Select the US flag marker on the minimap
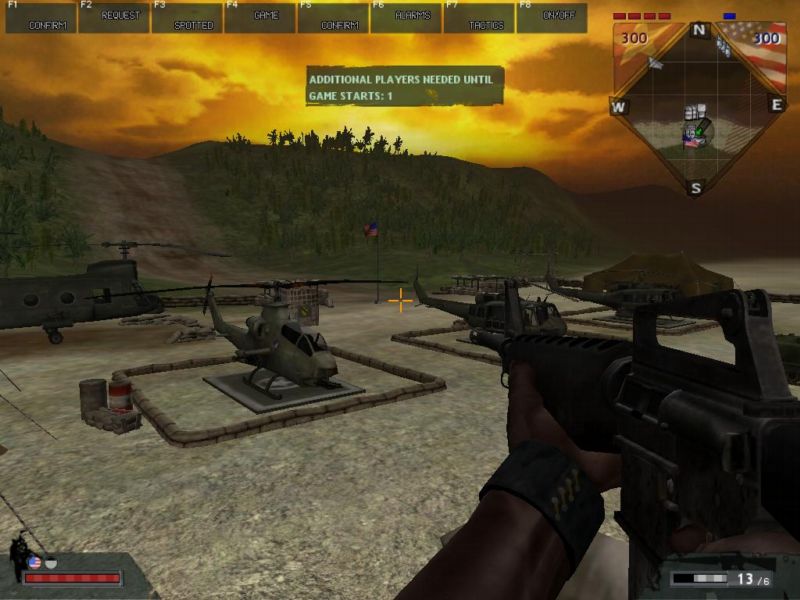Screen dimensions: 800x600 pyautogui.click(x=691, y=143)
